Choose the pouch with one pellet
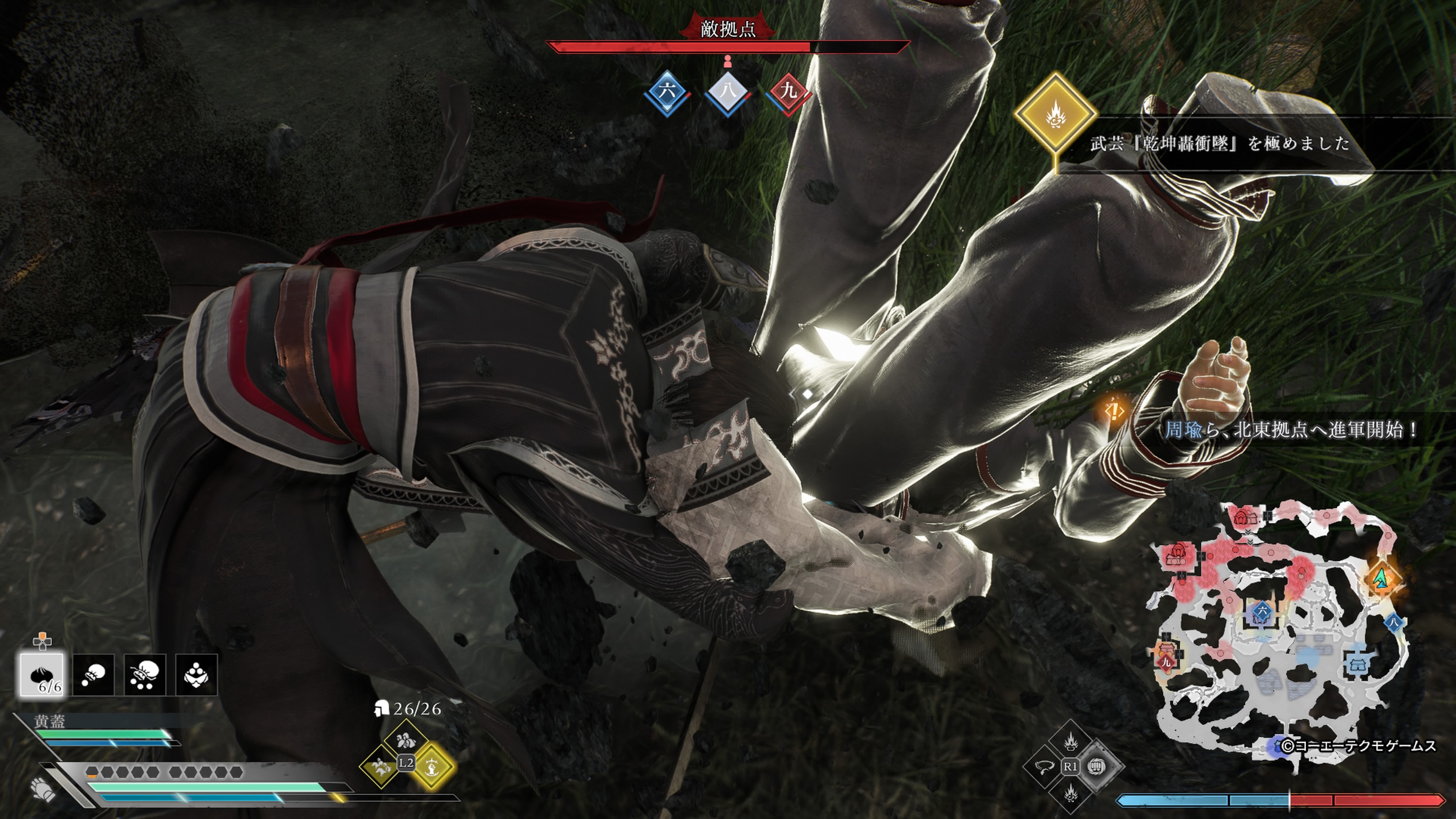Screen dimensions: 1456x819 pyautogui.click(x=93, y=674)
